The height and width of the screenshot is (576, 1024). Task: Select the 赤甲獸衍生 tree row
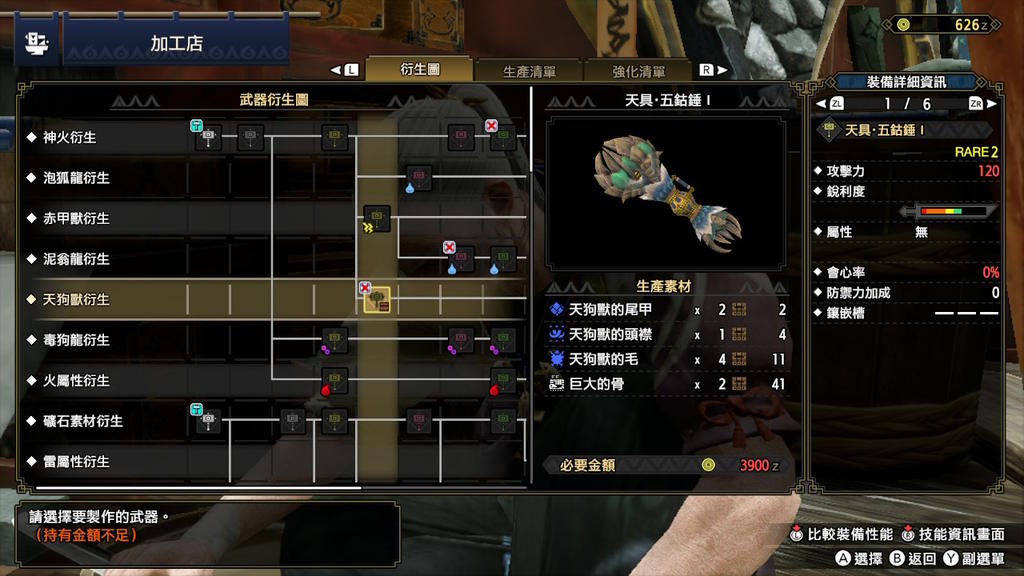click(76, 218)
